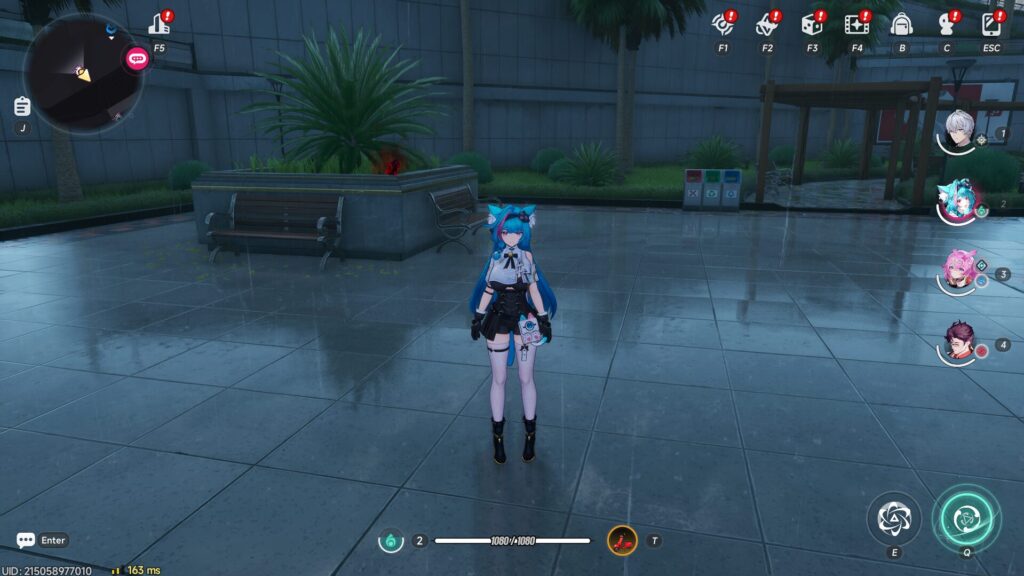Open the city buildings icon
Image resolution: width=1024 pixels, height=576 pixels.
pos(159,24)
